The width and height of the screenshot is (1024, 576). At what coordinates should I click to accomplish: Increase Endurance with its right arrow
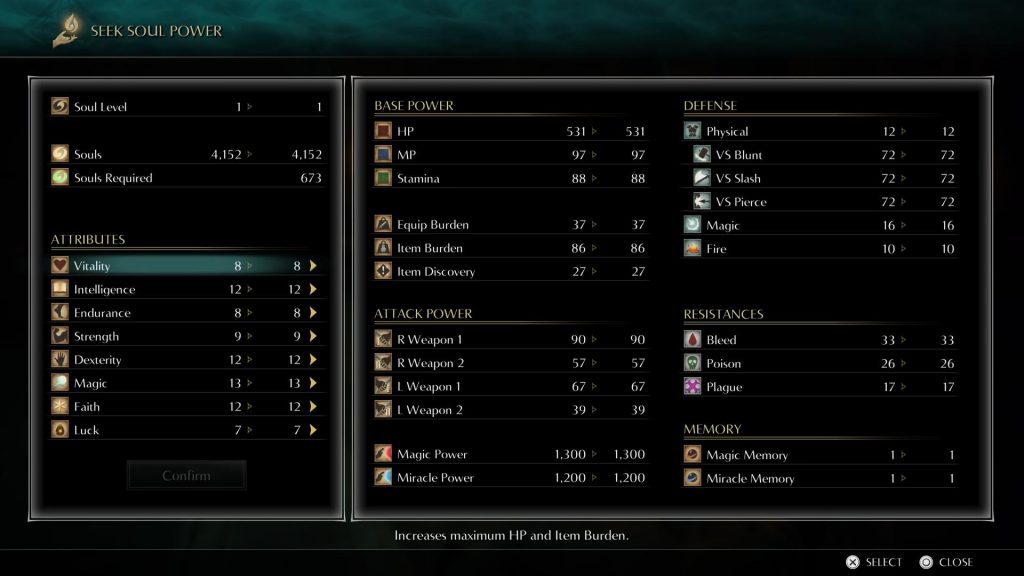313,313
